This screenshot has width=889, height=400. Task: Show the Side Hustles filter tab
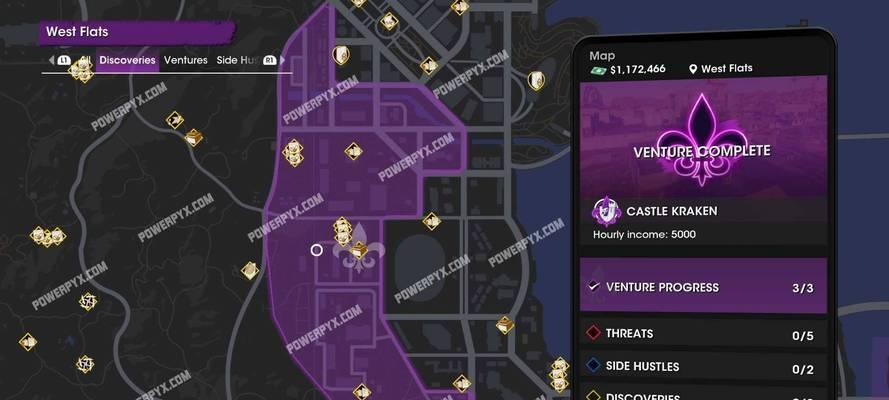237,60
